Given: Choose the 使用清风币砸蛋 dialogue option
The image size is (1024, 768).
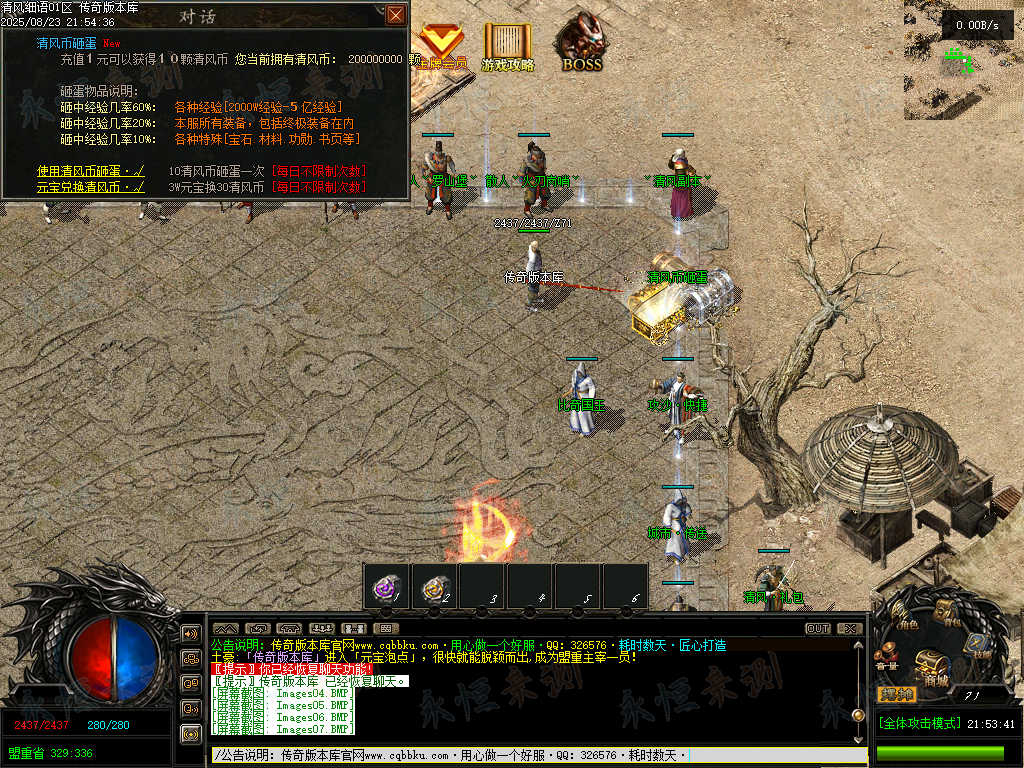Looking at the screenshot, I should click(90, 171).
